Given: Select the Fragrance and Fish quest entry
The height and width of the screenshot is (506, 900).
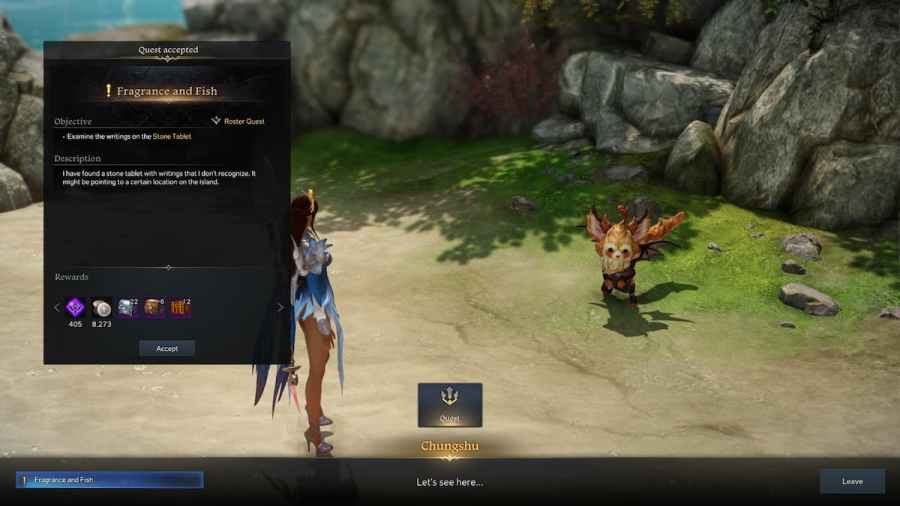Looking at the screenshot, I should pyautogui.click(x=110, y=480).
